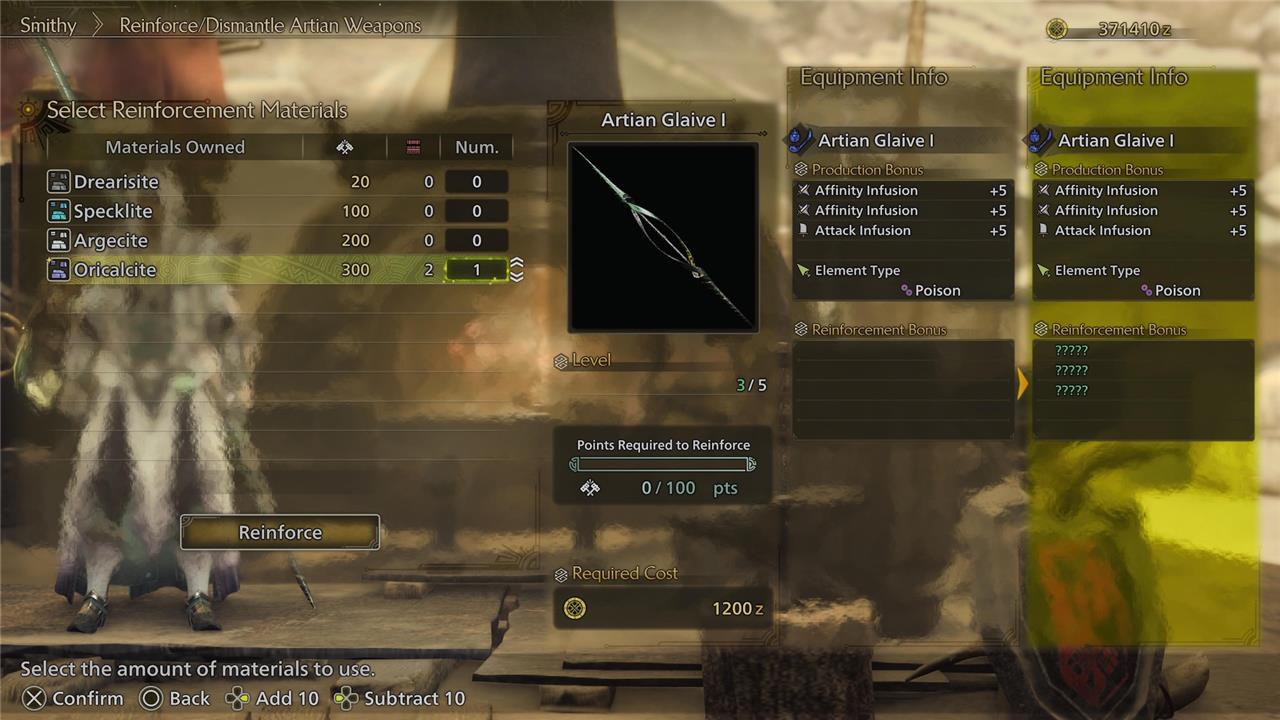Pick the Oricalcite material row
The height and width of the screenshot is (720, 1280).
click(x=115, y=270)
